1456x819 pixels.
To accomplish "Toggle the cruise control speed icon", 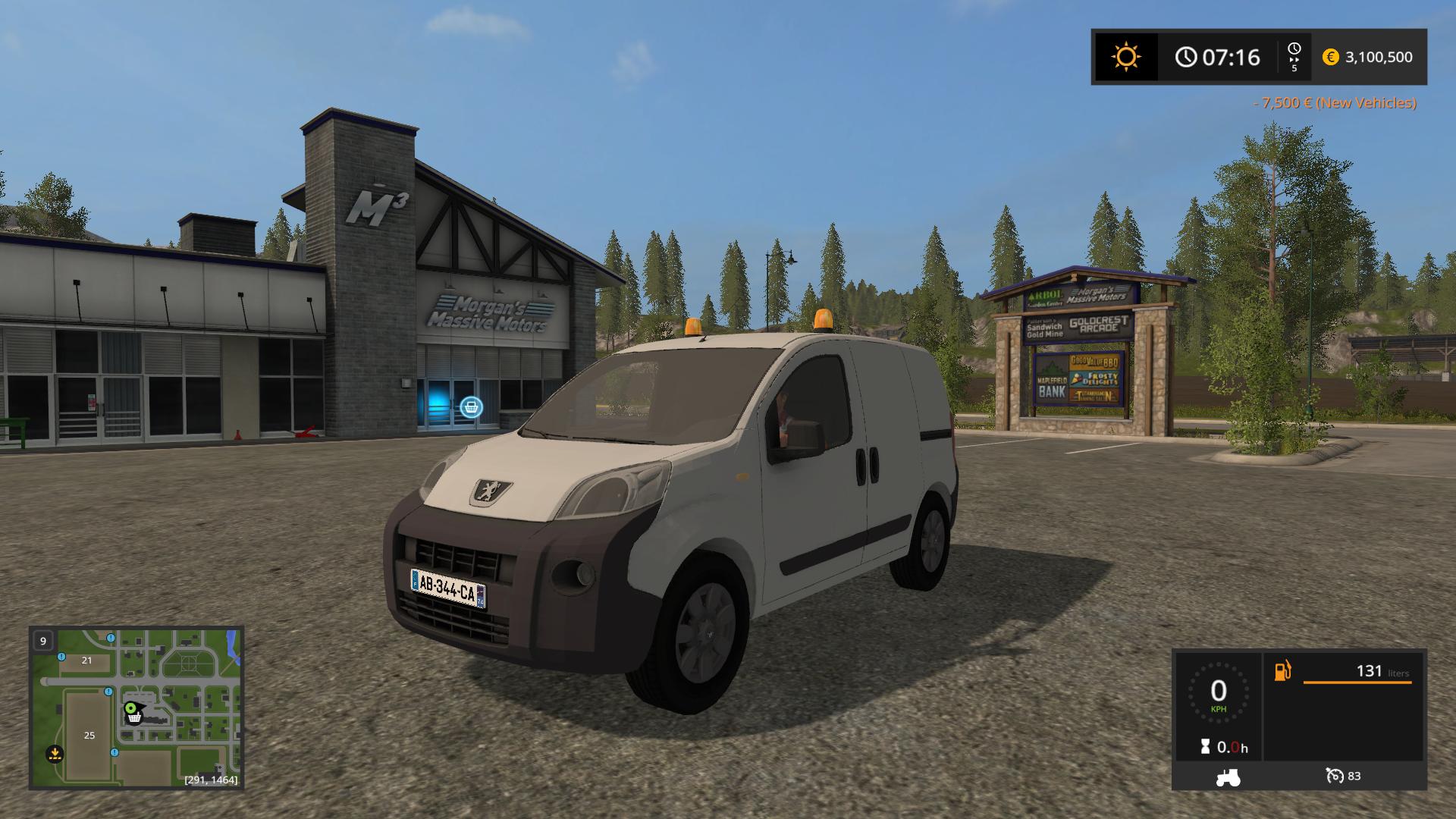I will coord(1335,776).
